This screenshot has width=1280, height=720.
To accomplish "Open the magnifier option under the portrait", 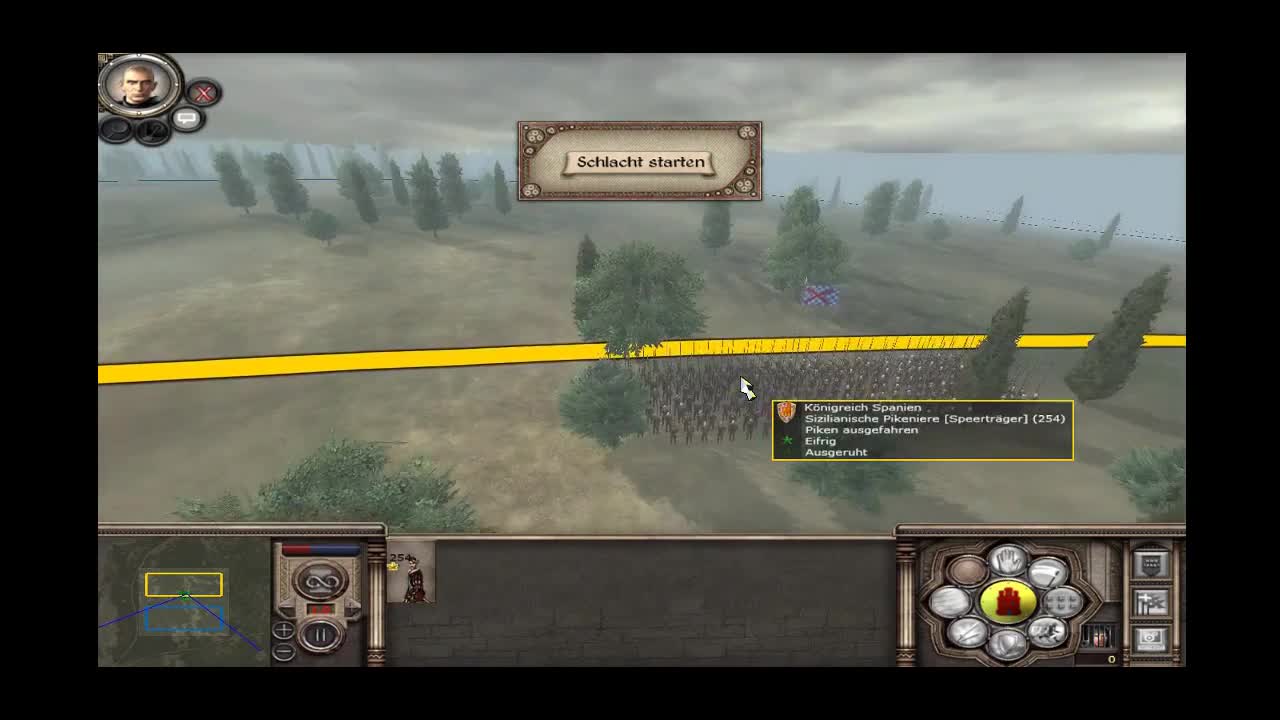I will [x=116, y=127].
